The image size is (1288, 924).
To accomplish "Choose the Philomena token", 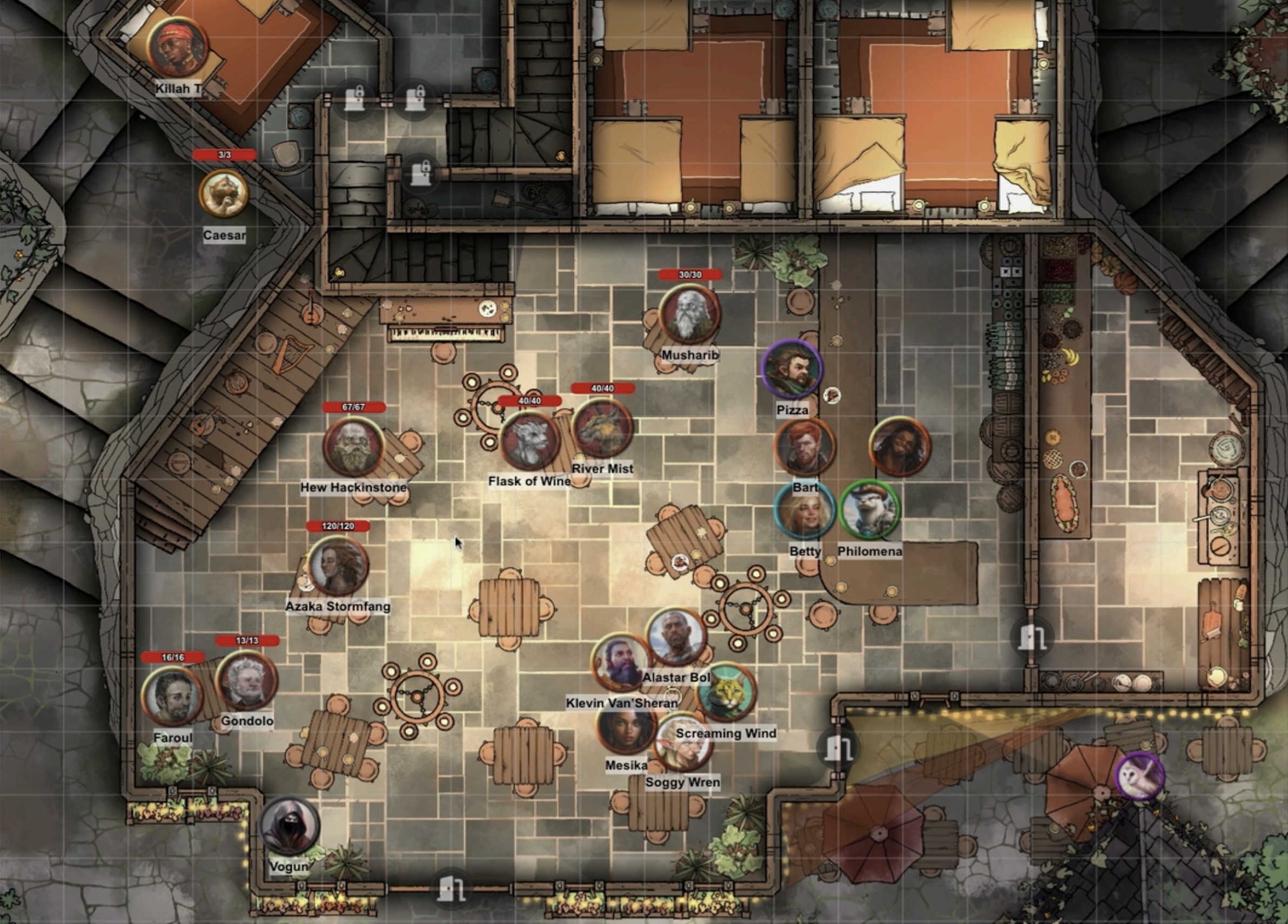I will click(x=869, y=511).
